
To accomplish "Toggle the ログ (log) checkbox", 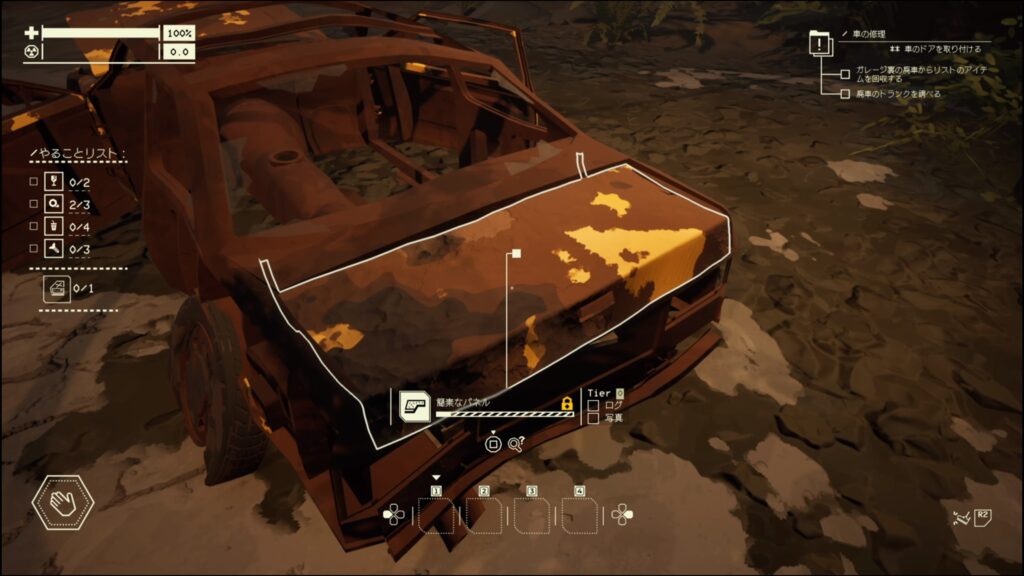I will pyautogui.click(x=593, y=406).
